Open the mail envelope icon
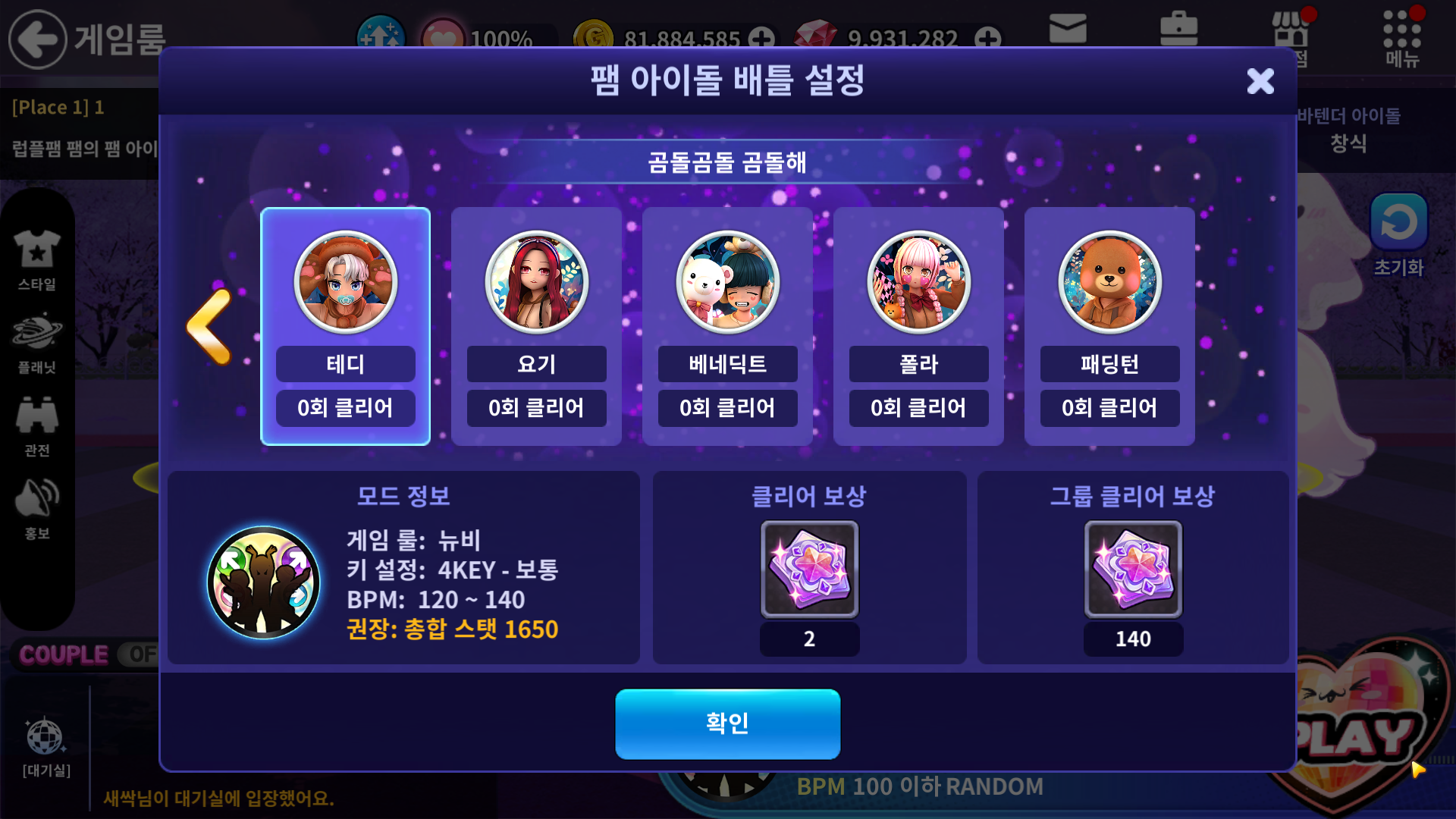 point(1068,30)
